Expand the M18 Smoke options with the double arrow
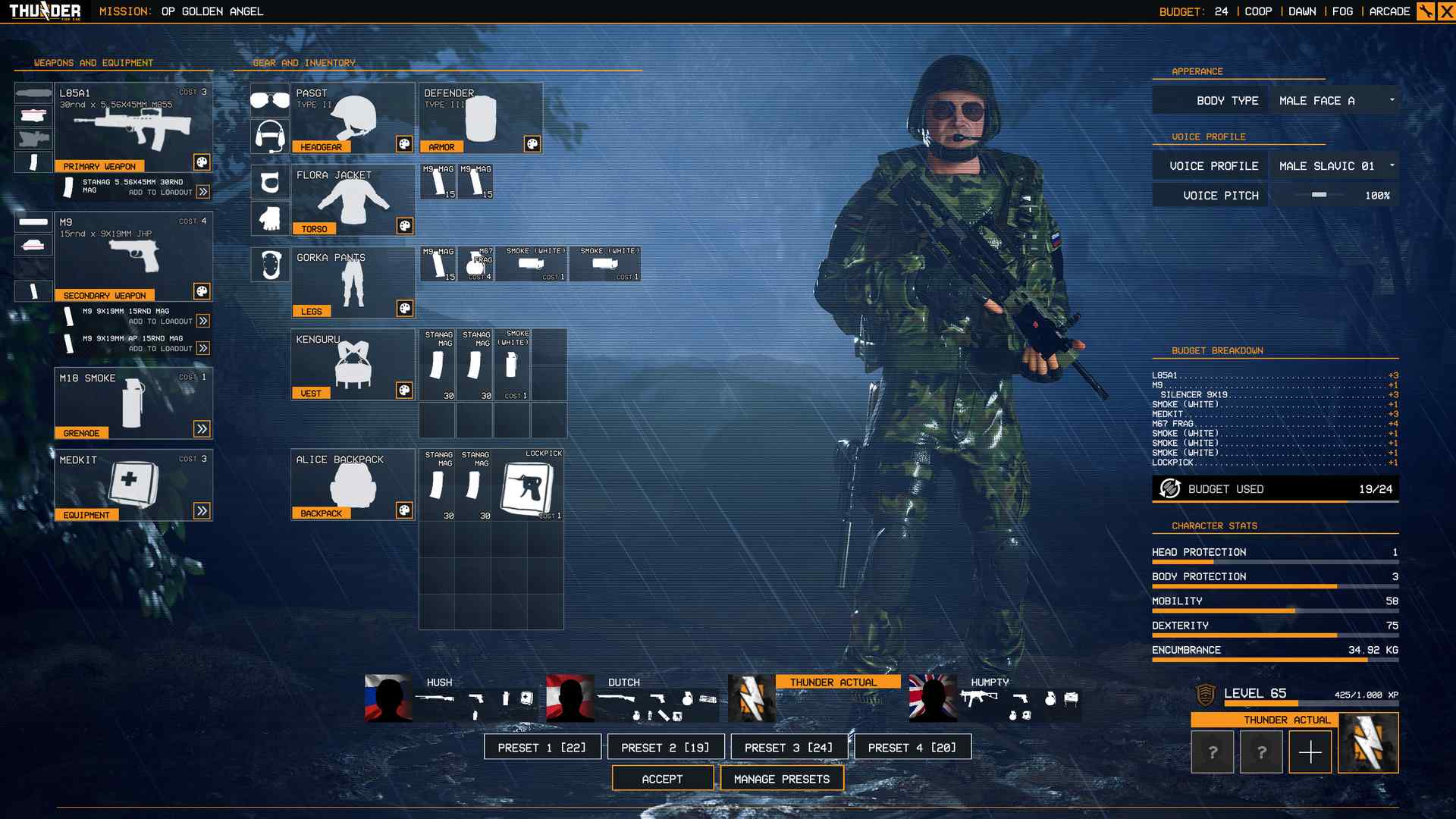This screenshot has height=819, width=1456. [x=201, y=428]
